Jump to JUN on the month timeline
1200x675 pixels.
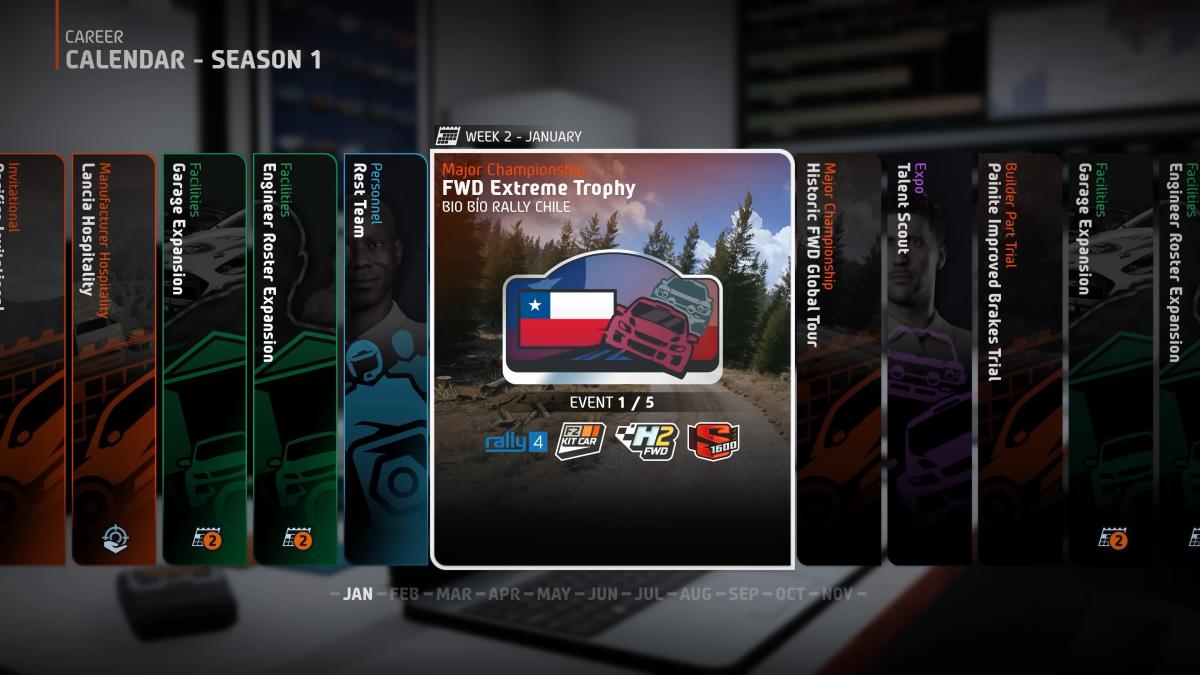click(602, 594)
